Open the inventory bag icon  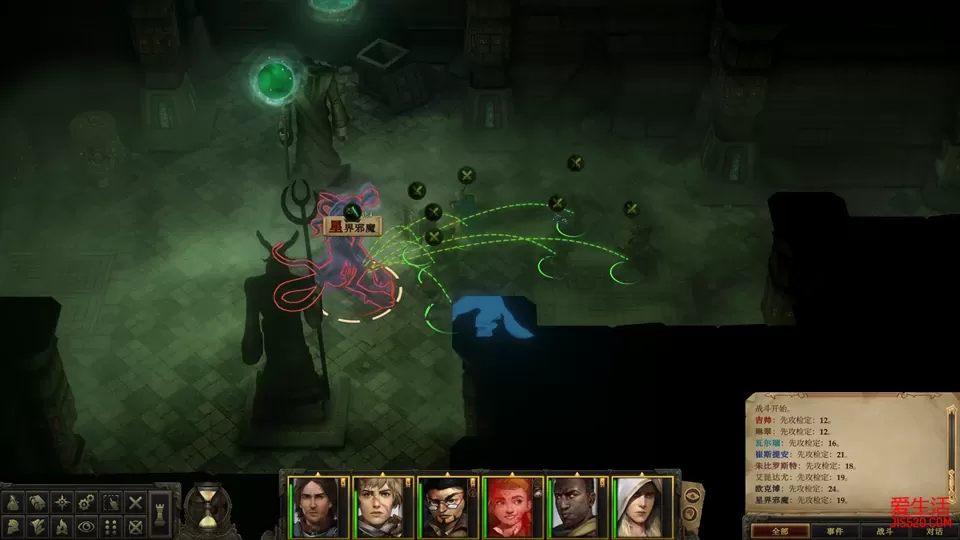coord(14,502)
